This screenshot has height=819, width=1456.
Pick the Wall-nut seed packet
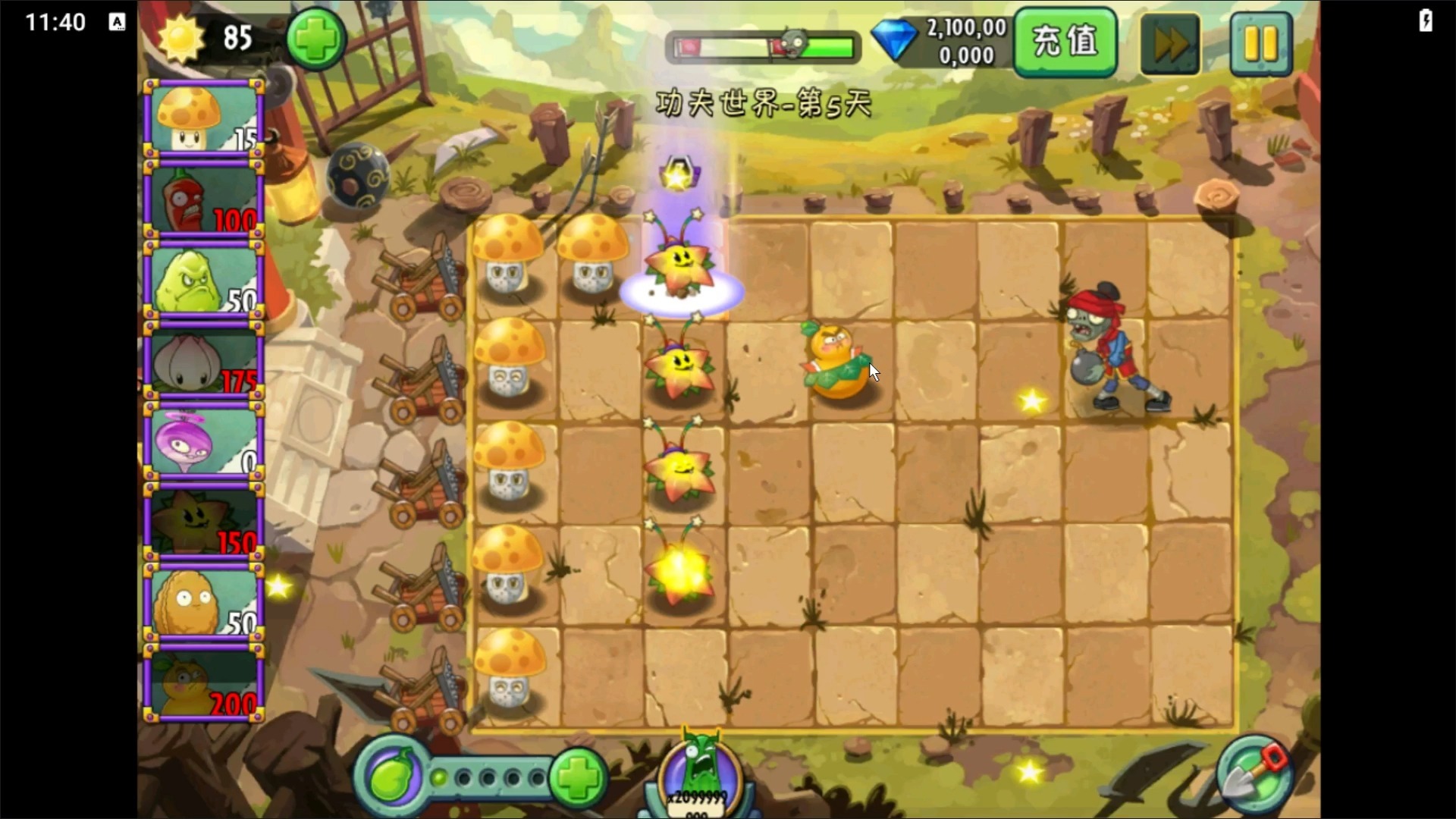click(202, 604)
